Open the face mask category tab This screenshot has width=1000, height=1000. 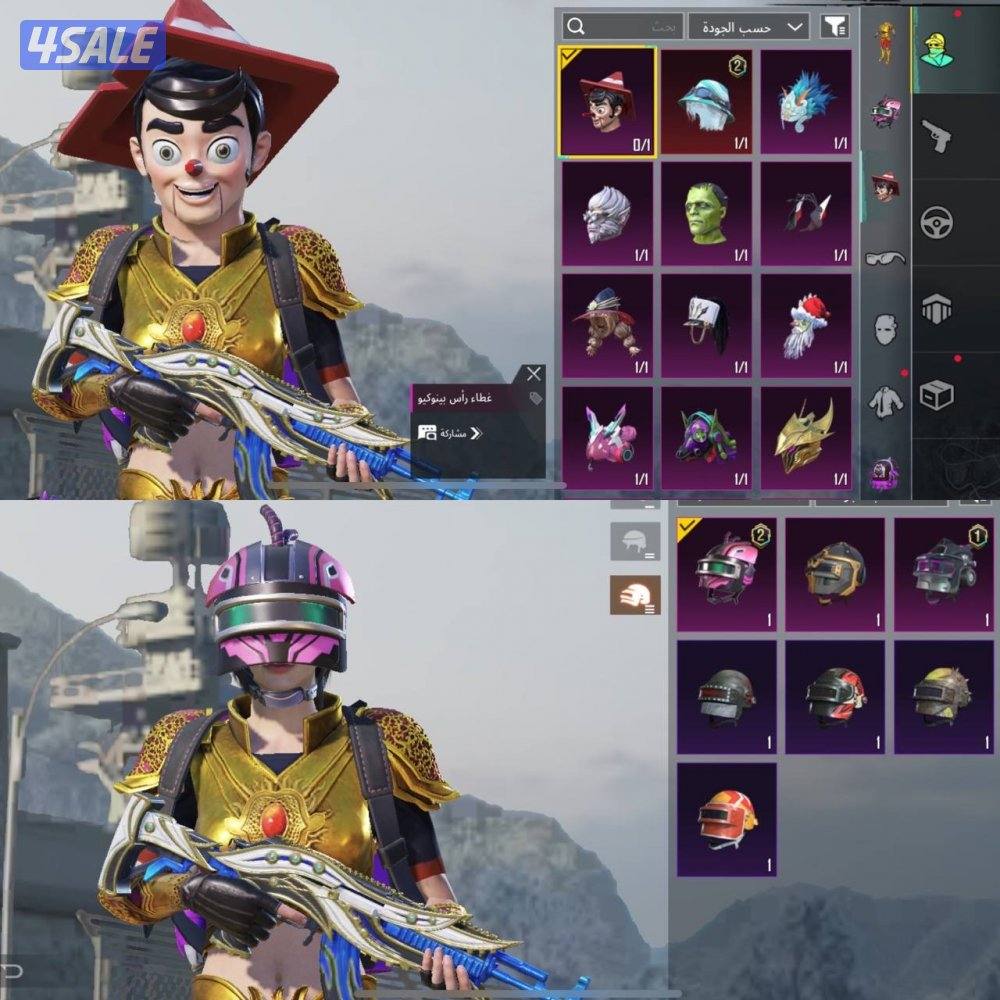point(885,329)
